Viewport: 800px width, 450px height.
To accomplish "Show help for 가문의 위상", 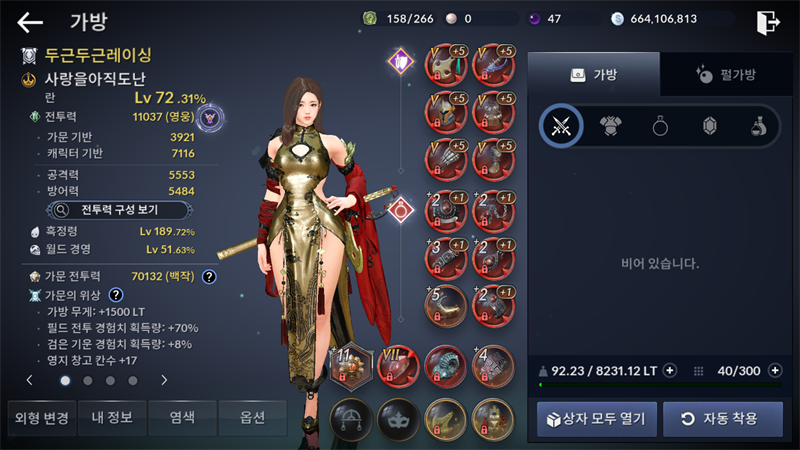I will pos(116,295).
